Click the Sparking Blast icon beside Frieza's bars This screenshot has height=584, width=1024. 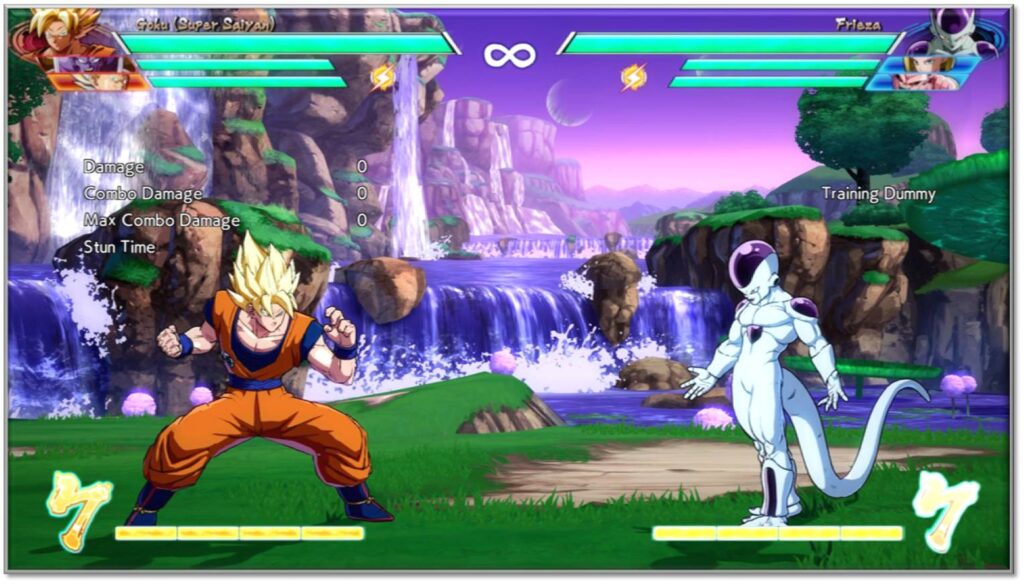pyautogui.click(x=633, y=76)
